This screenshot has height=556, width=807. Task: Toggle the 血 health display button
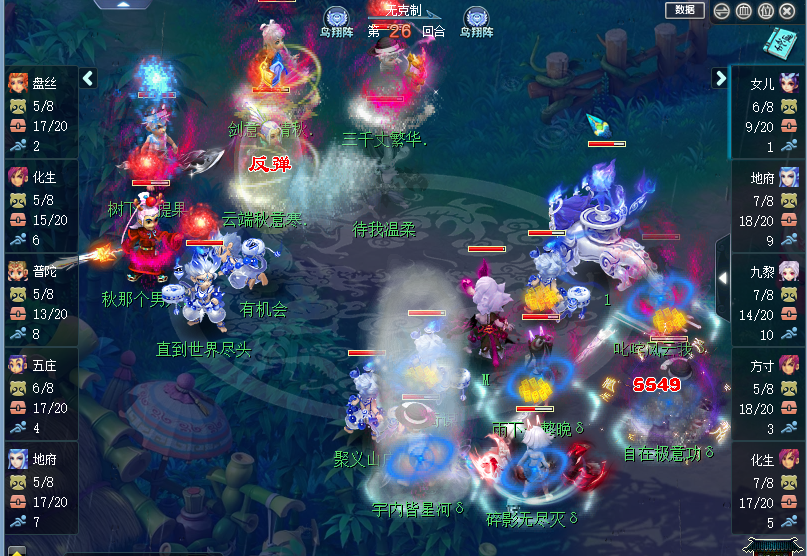click(x=743, y=11)
